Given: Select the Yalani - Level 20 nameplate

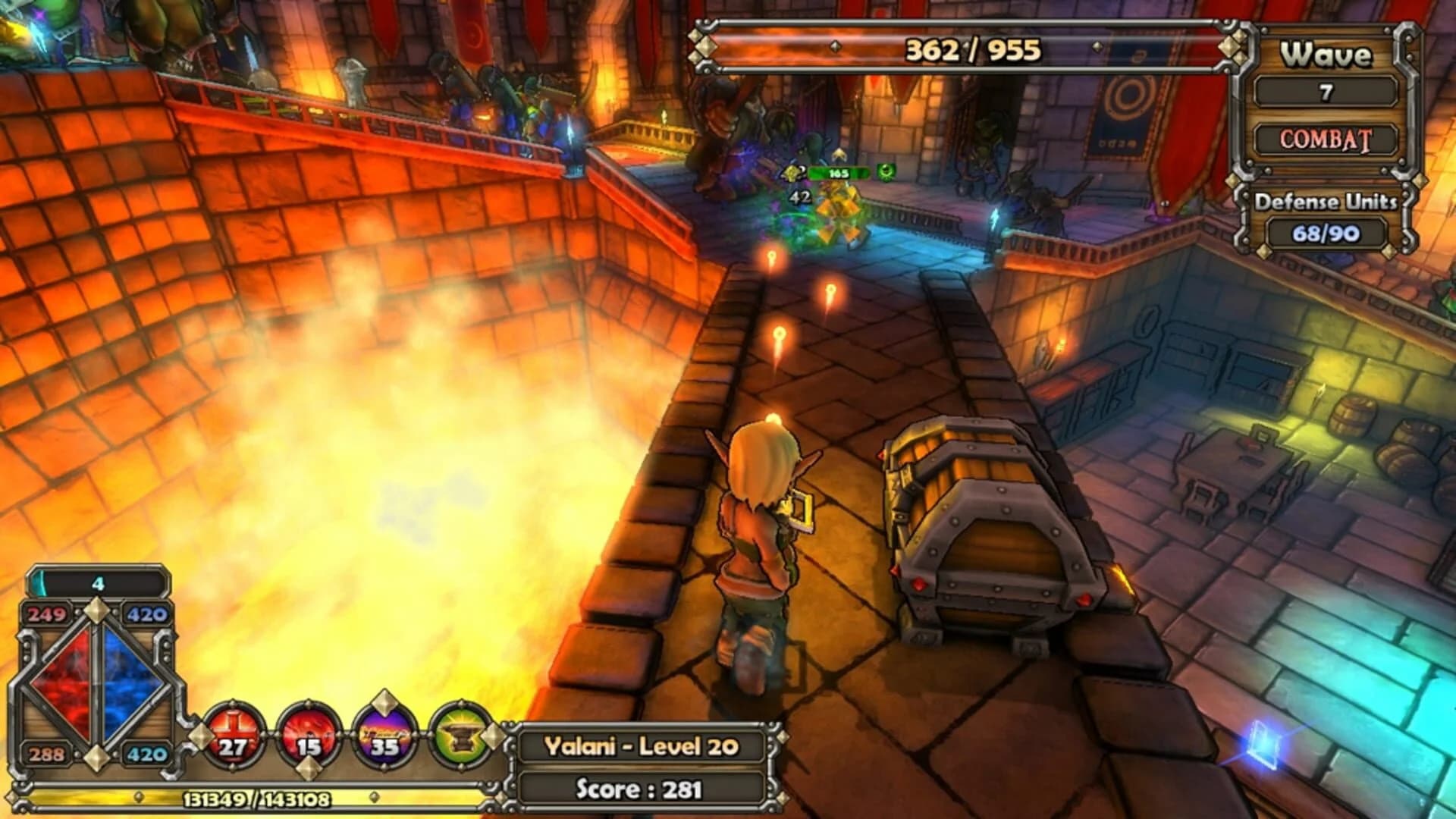Looking at the screenshot, I should (641, 747).
